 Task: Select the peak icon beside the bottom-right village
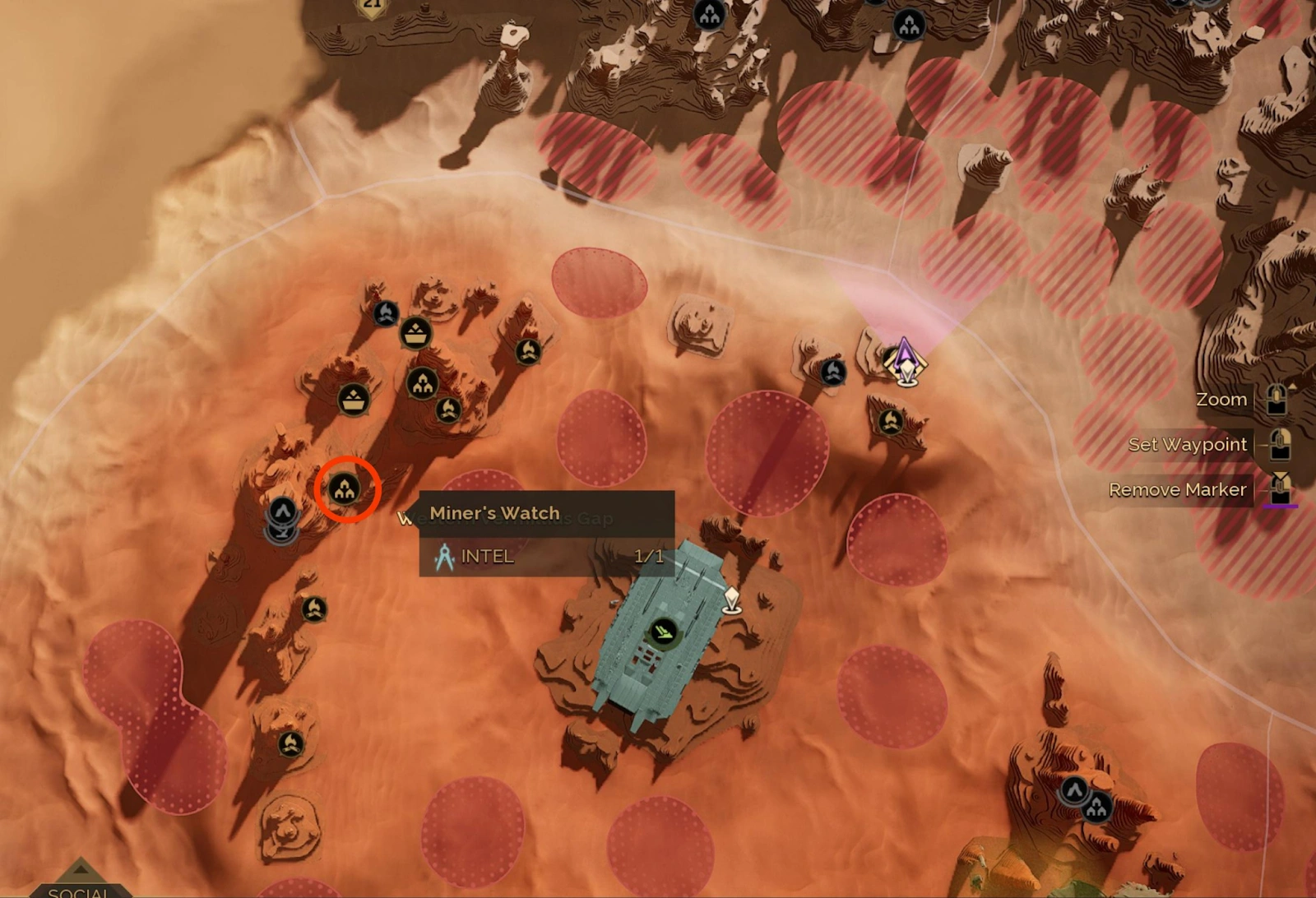click(1074, 789)
